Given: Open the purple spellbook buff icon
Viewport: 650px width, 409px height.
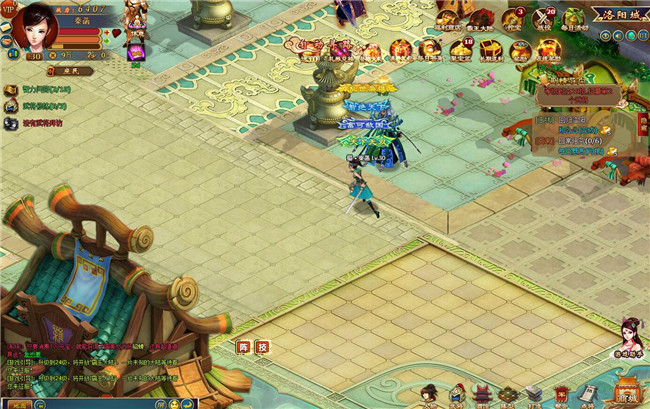Looking at the screenshot, I should click(136, 55).
